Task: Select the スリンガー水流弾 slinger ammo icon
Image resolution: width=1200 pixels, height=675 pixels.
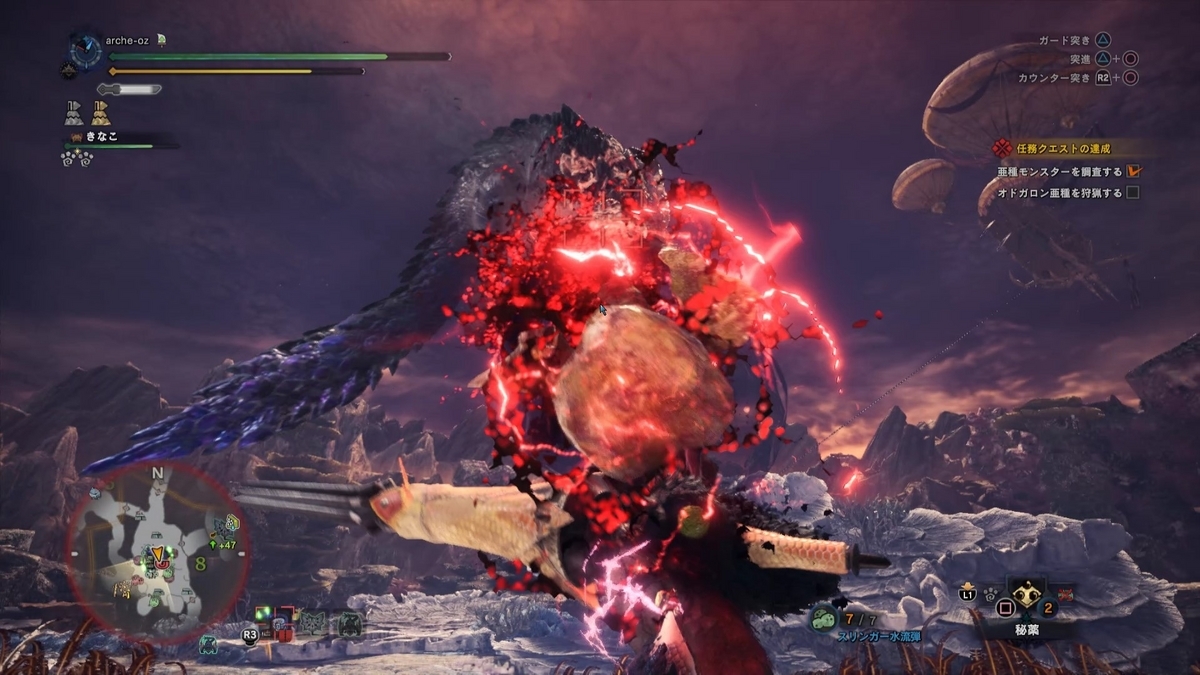Action: 824,620
